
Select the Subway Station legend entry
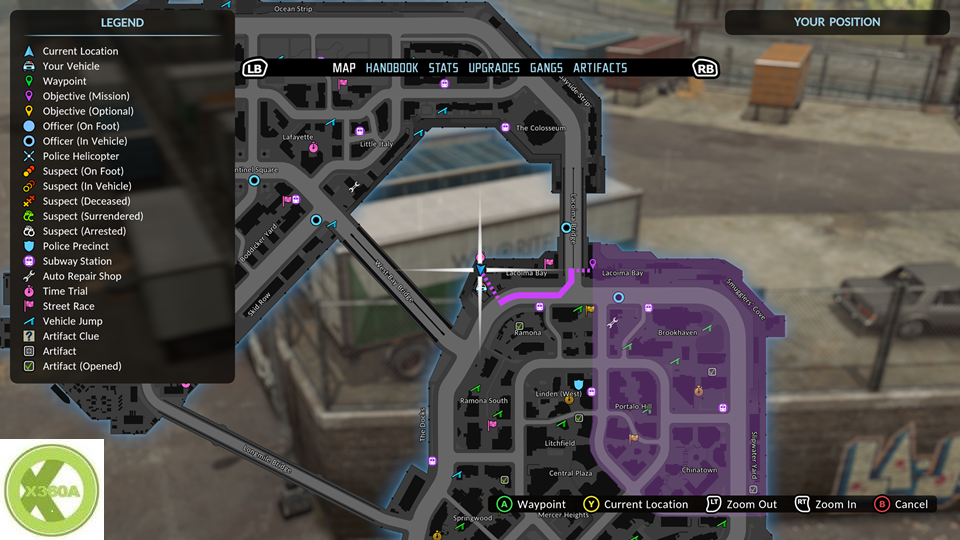(77, 261)
